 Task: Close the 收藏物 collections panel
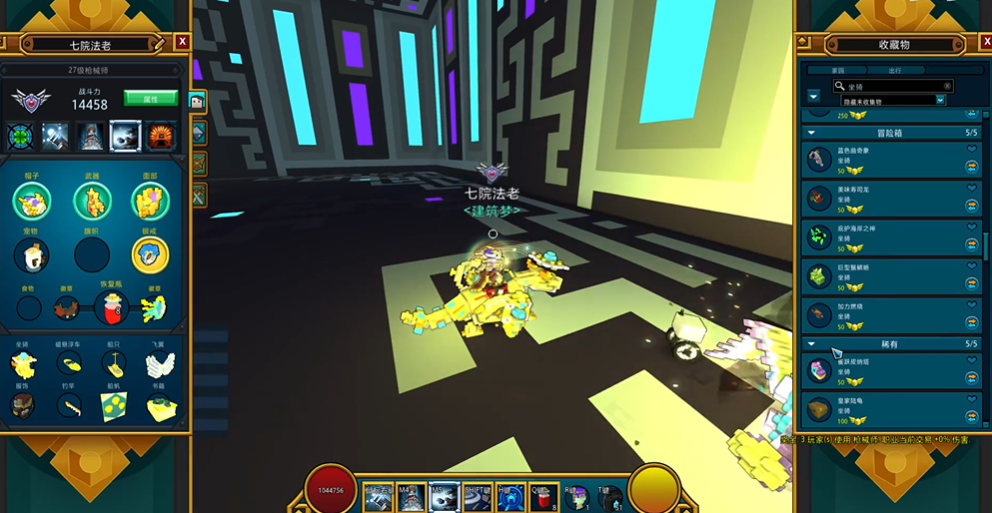981,43
